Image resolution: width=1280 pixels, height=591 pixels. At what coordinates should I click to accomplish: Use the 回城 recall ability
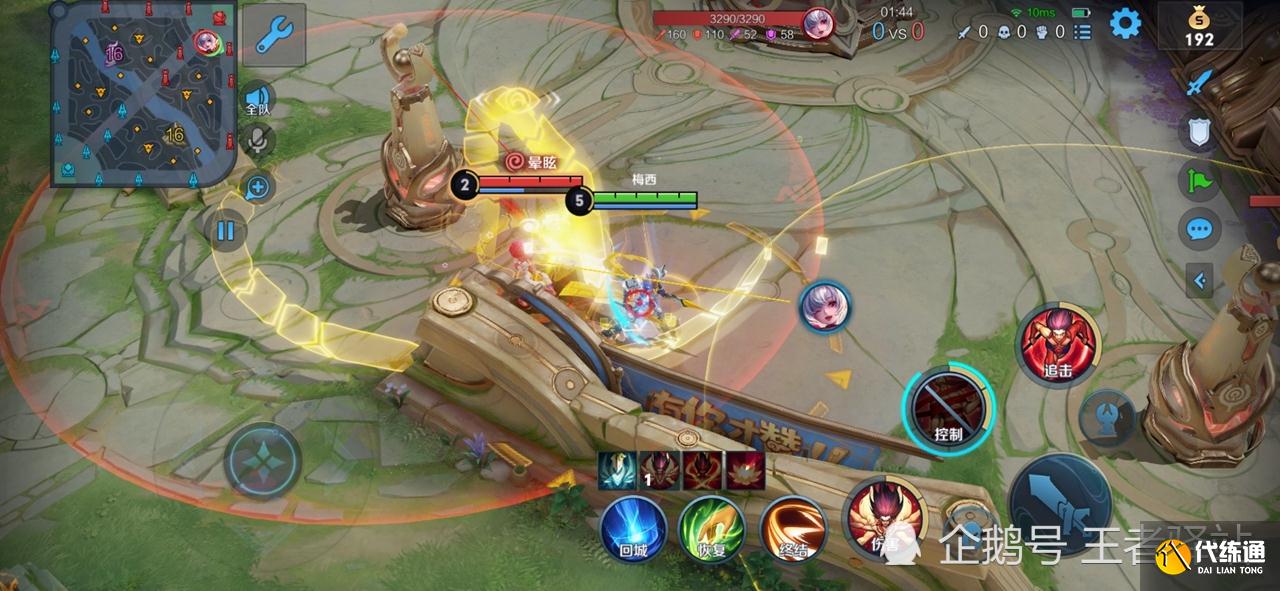633,528
